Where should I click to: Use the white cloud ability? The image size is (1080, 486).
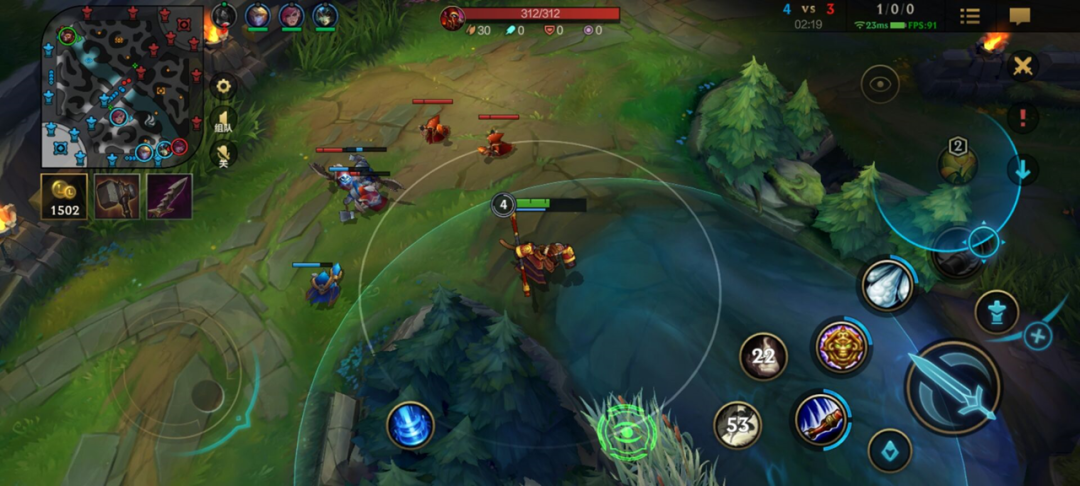[x=886, y=285]
